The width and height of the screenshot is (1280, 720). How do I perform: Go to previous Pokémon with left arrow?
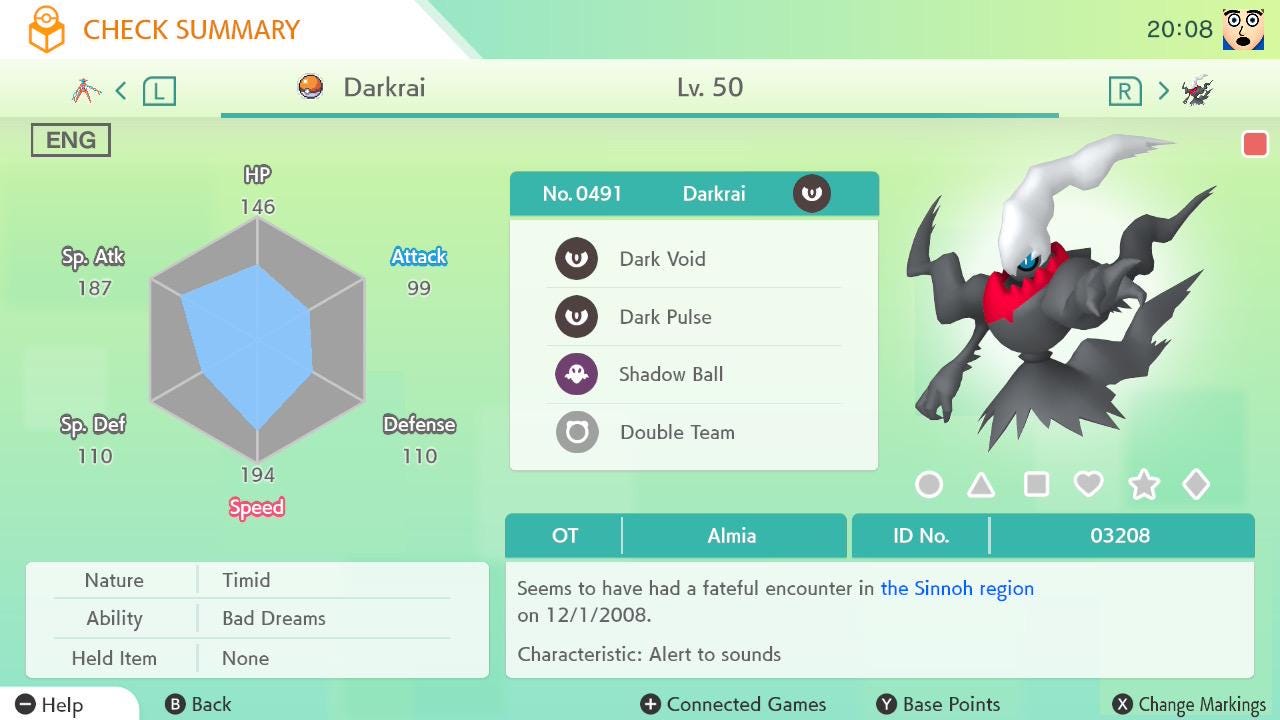[x=121, y=91]
